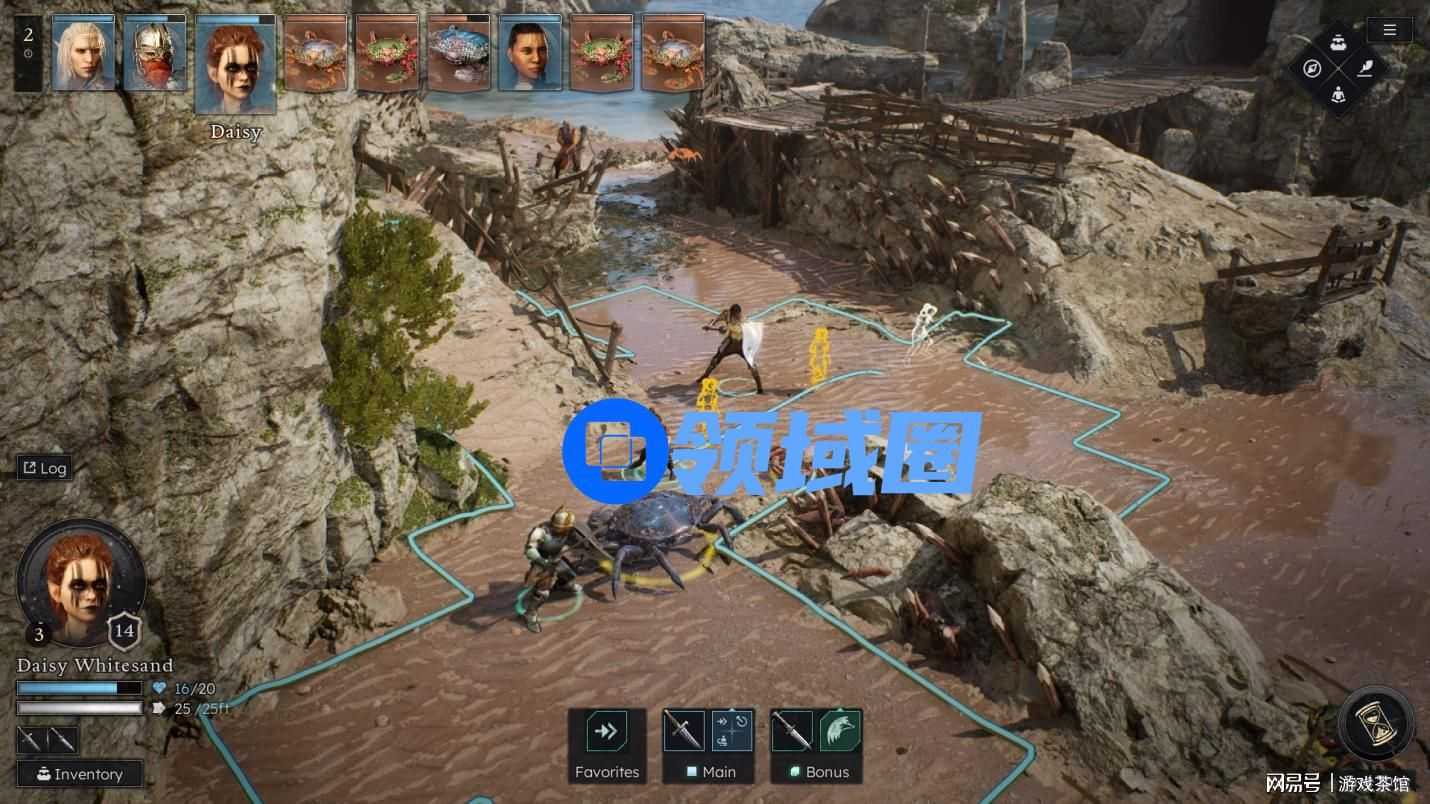Click the meditating figure rest icon
Viewport: 1430px width, 804px height.
click(x=1339, y=96)
